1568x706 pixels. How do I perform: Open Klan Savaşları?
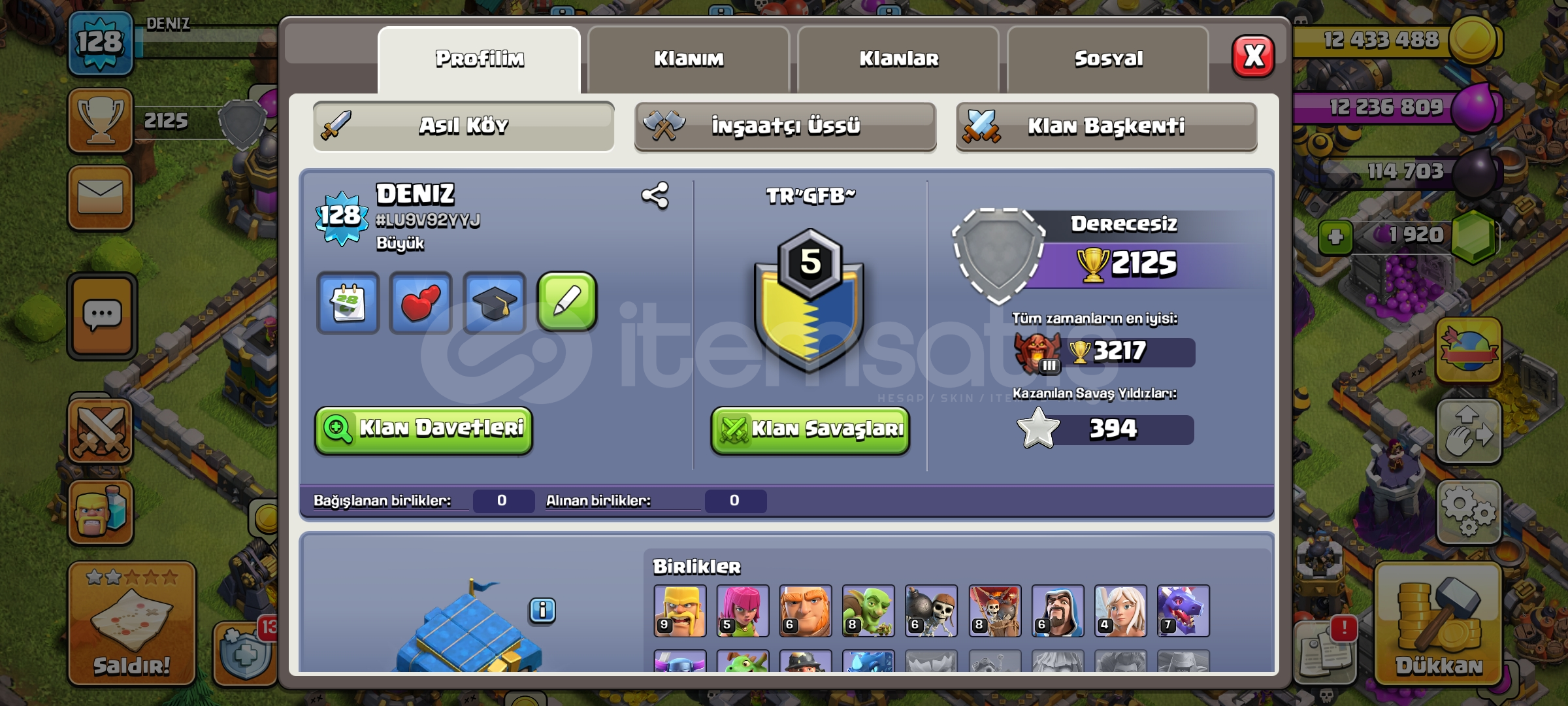(x=809, y=430)
